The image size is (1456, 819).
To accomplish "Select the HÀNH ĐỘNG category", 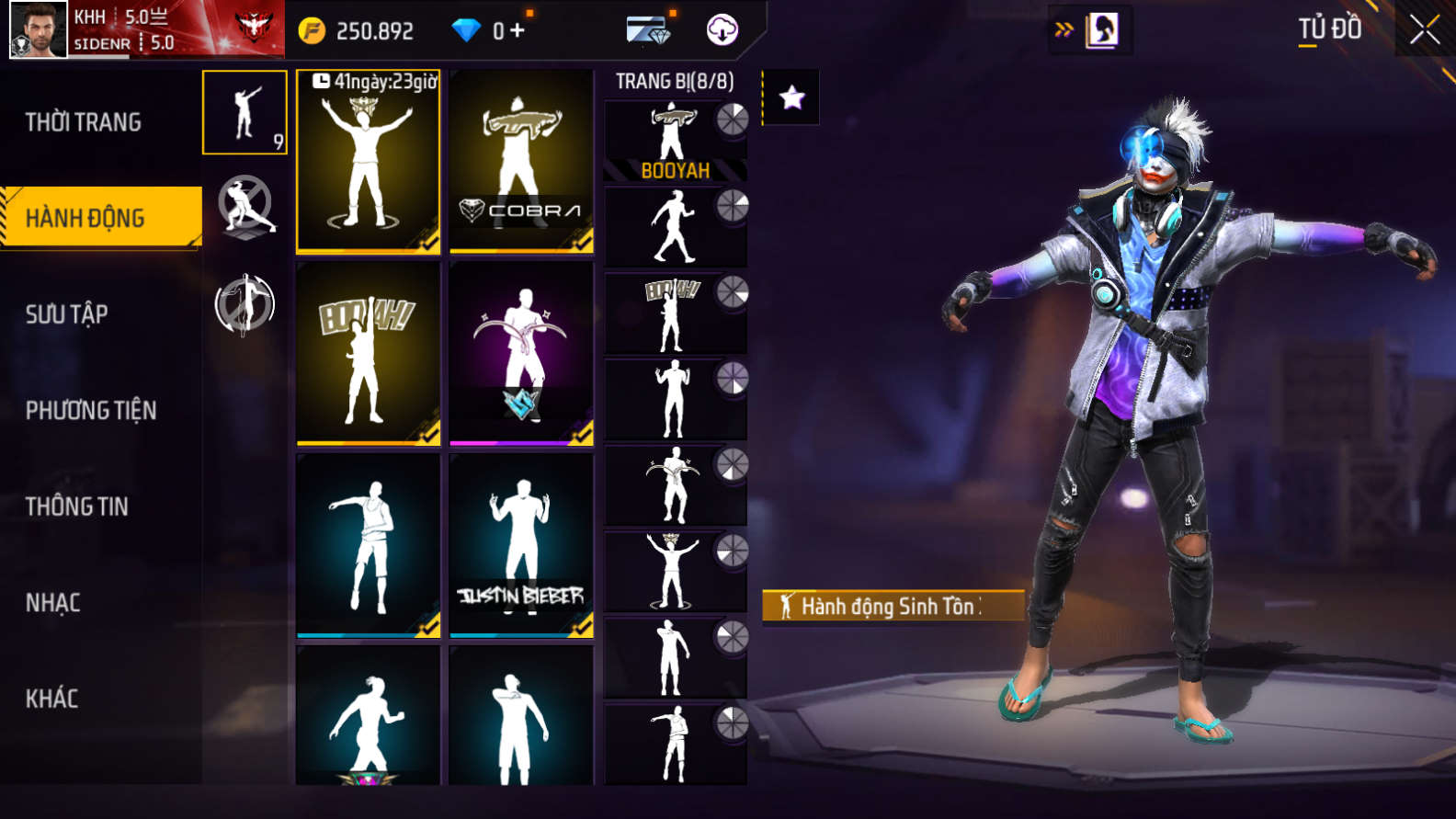I will pyautogui.click(x=85, y=218).
